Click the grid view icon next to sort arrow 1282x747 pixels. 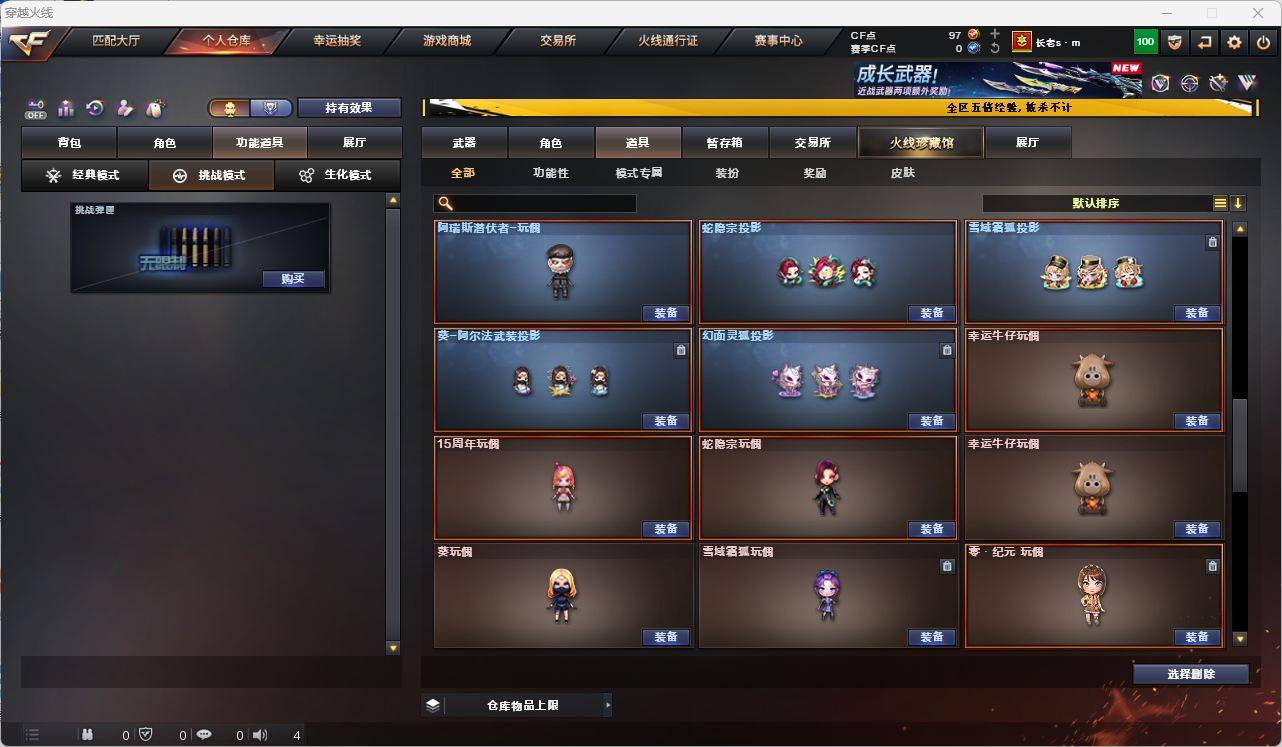pos(1218,202)
